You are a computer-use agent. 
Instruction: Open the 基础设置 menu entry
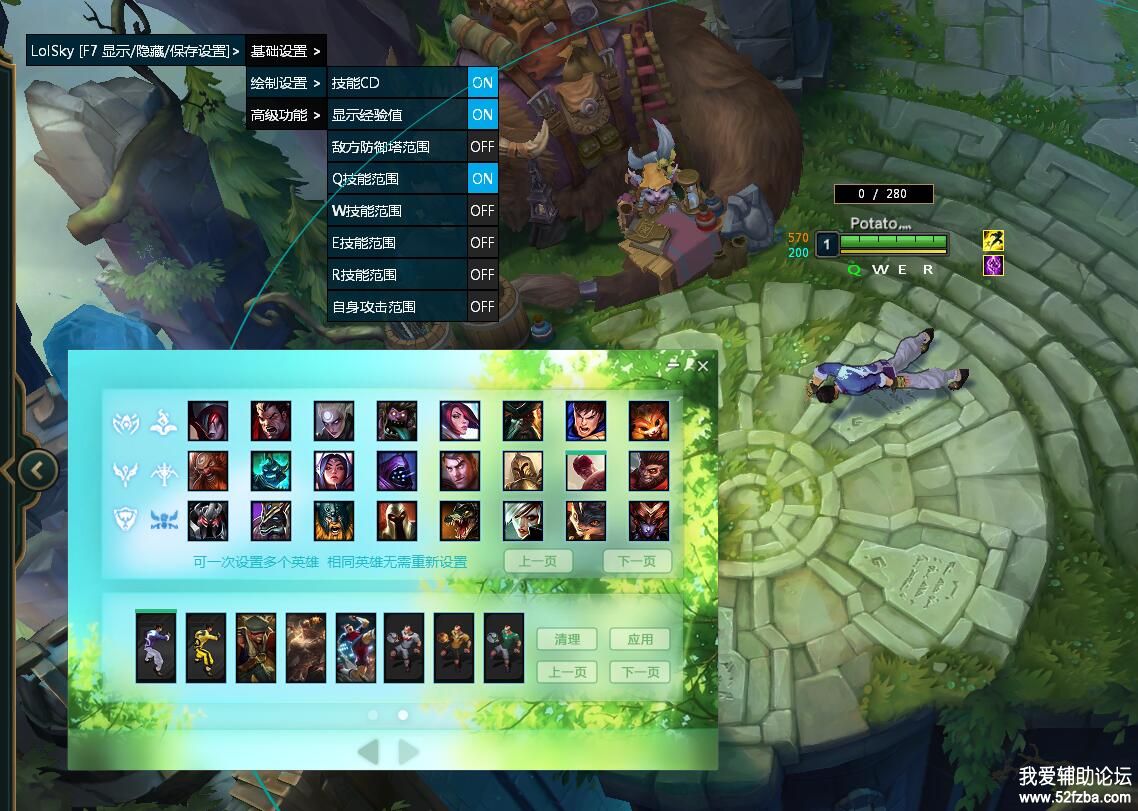click(x=285, y=50)
